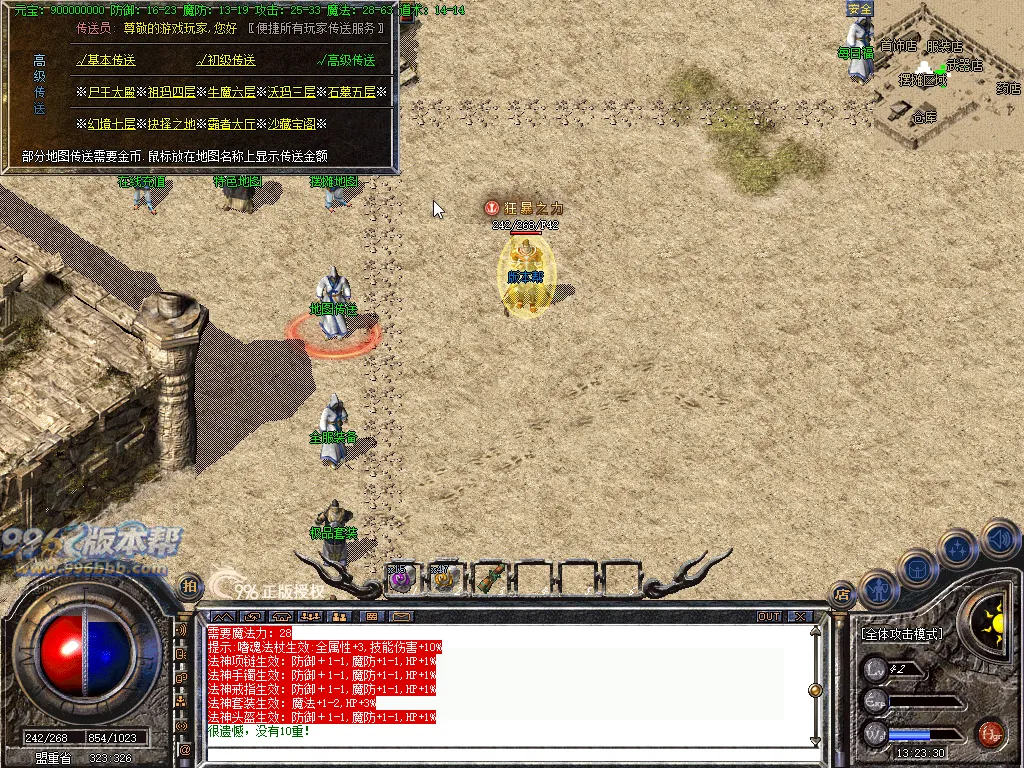
Task: Use the purple potion in the quickbar
Action: click(x=400, y=577)
